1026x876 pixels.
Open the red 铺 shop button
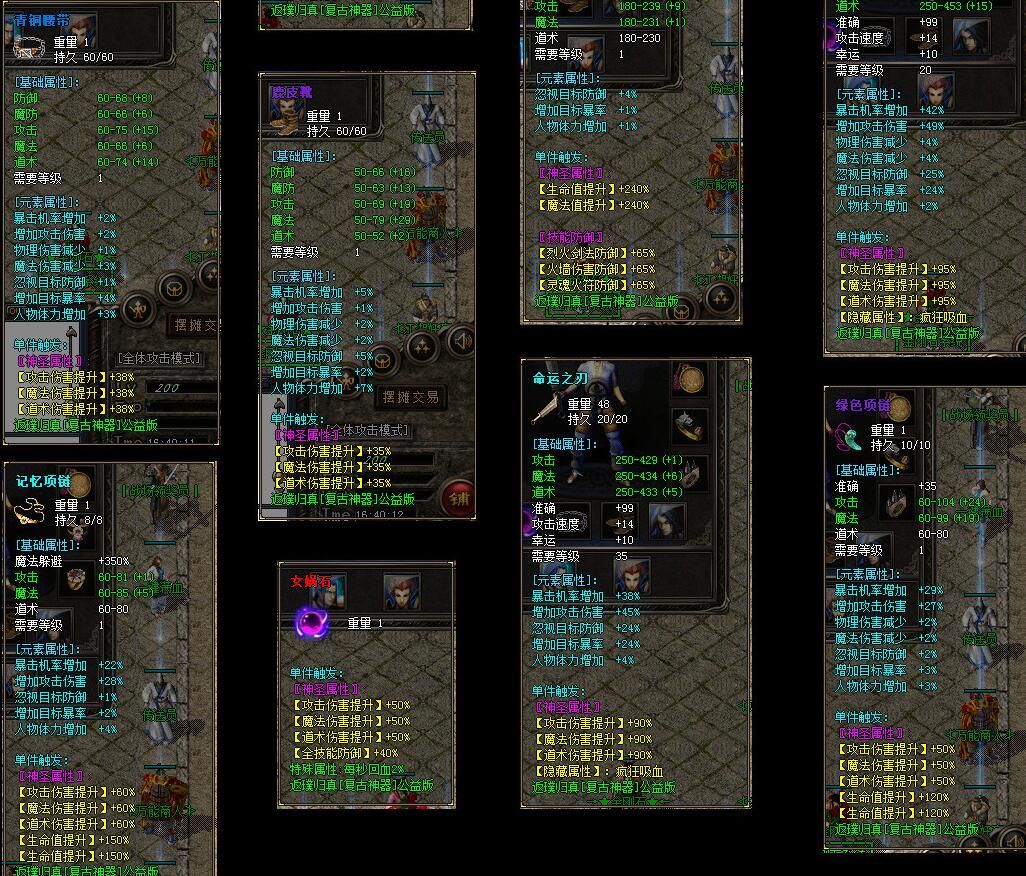(457, 497)
